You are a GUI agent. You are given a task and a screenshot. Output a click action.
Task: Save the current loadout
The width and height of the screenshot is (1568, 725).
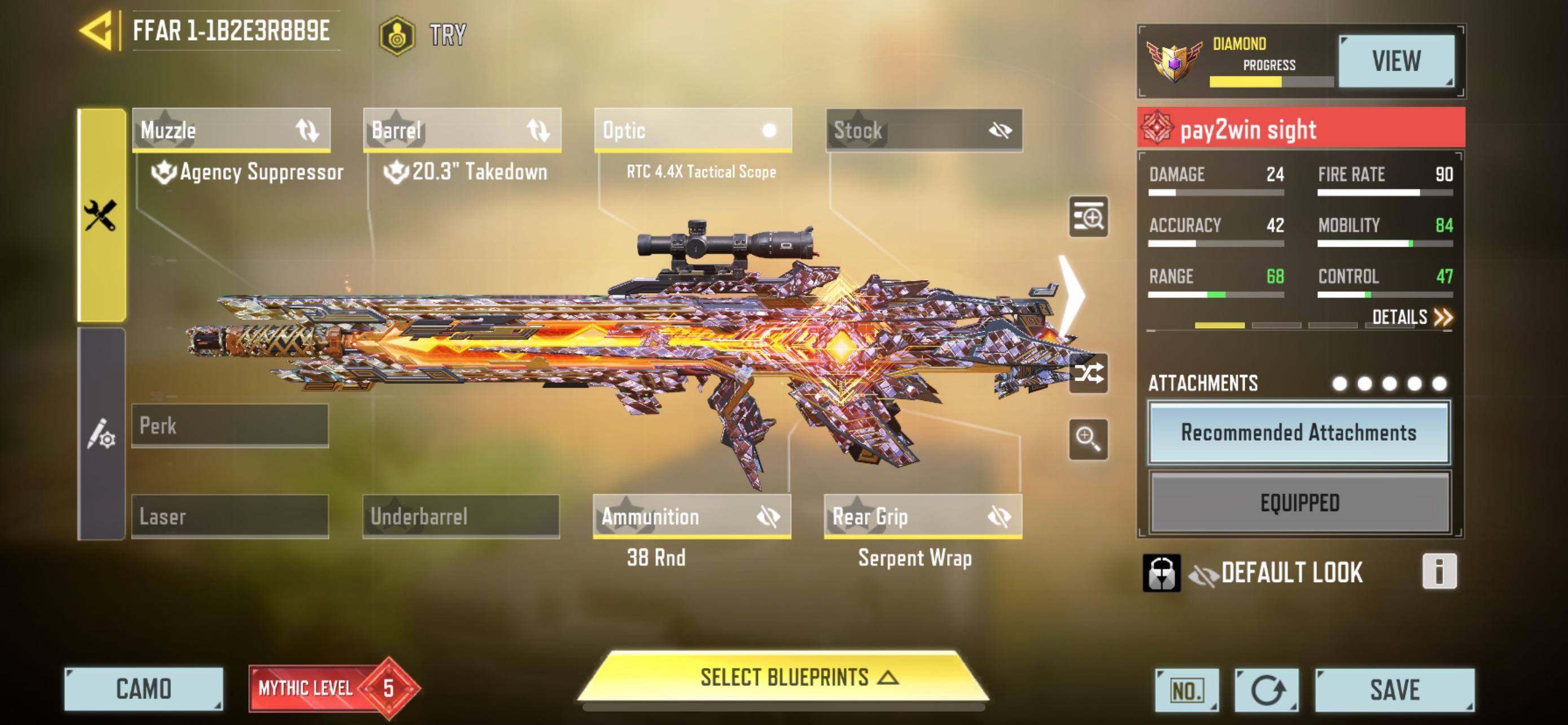(1394, 689)
